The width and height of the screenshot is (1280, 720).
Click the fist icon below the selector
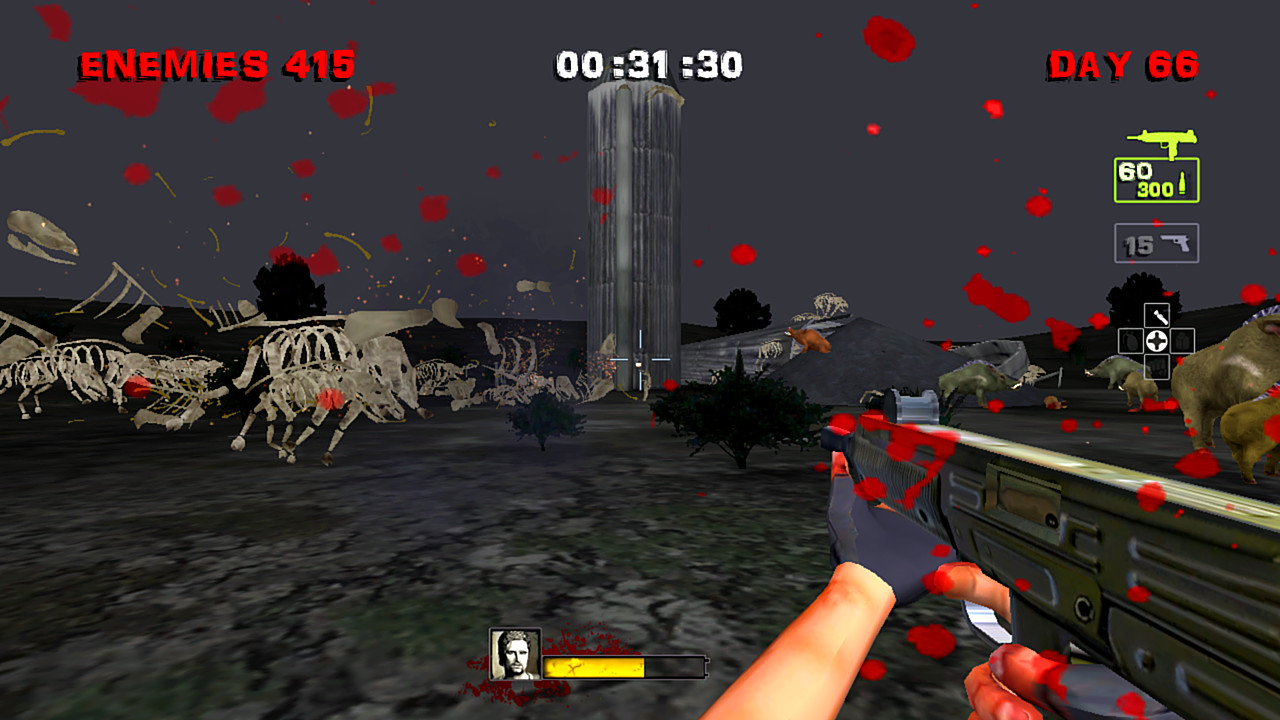(x=1157, y=366)
